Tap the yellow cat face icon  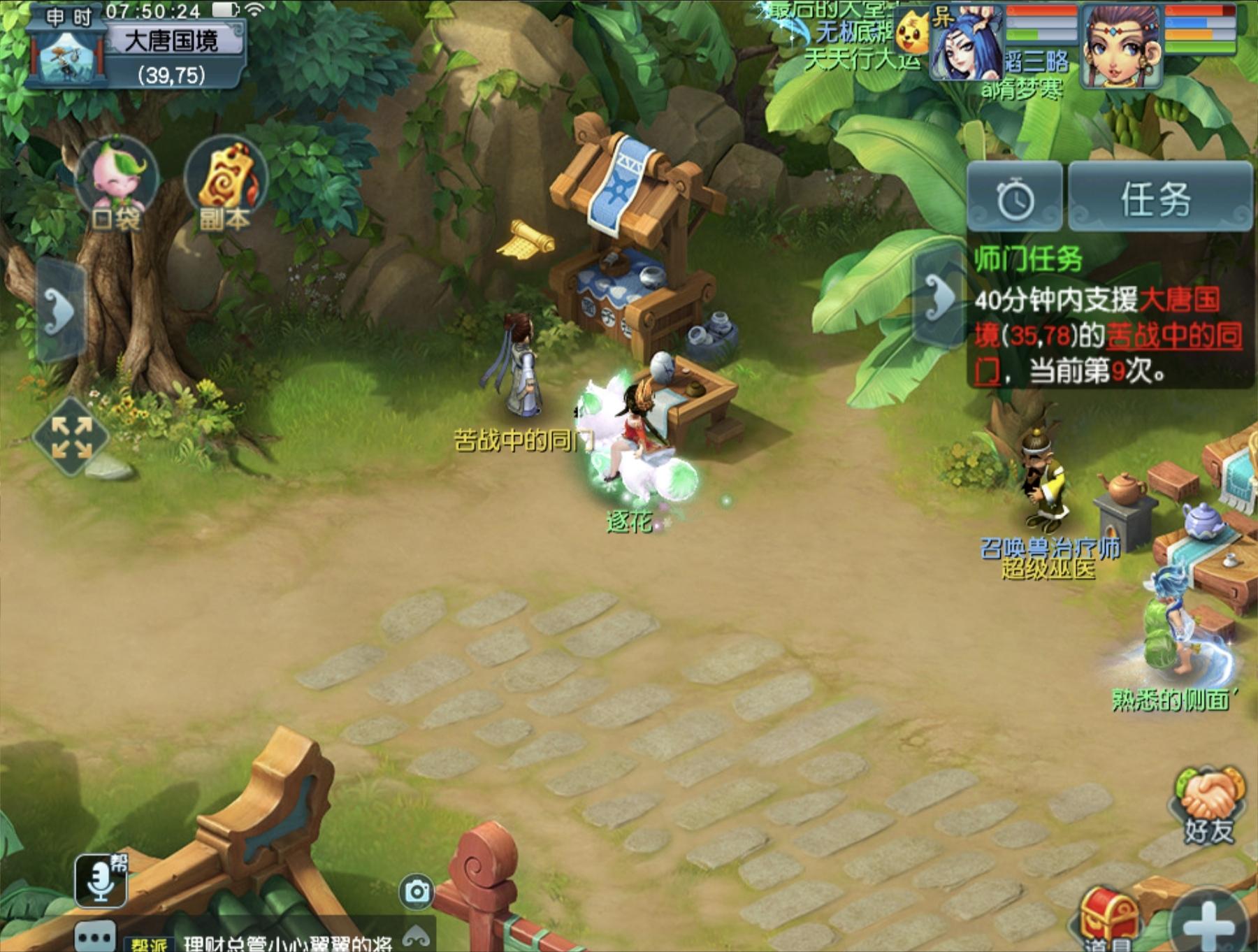[912, 33]
